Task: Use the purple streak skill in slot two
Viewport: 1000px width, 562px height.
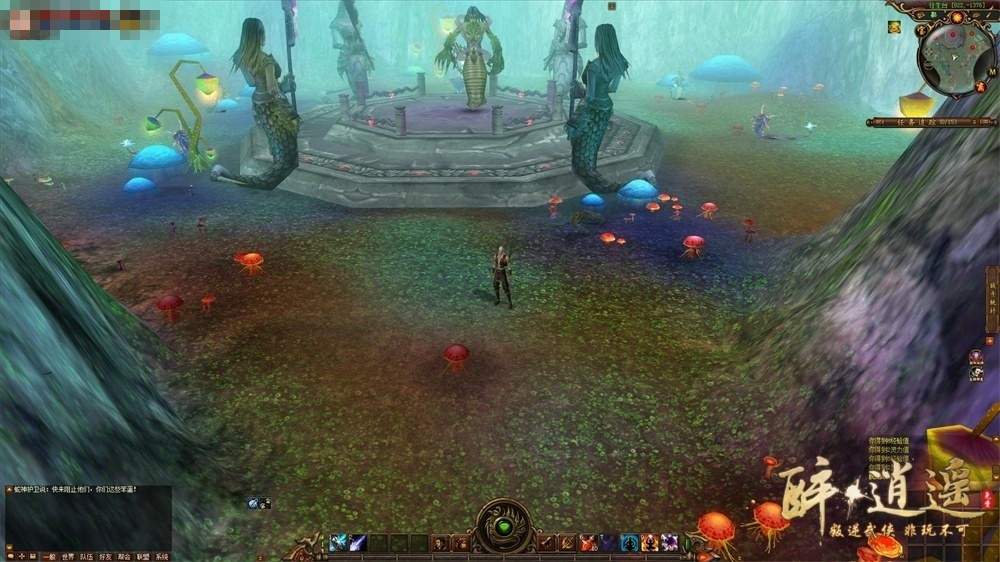Action: coord(357,543)
